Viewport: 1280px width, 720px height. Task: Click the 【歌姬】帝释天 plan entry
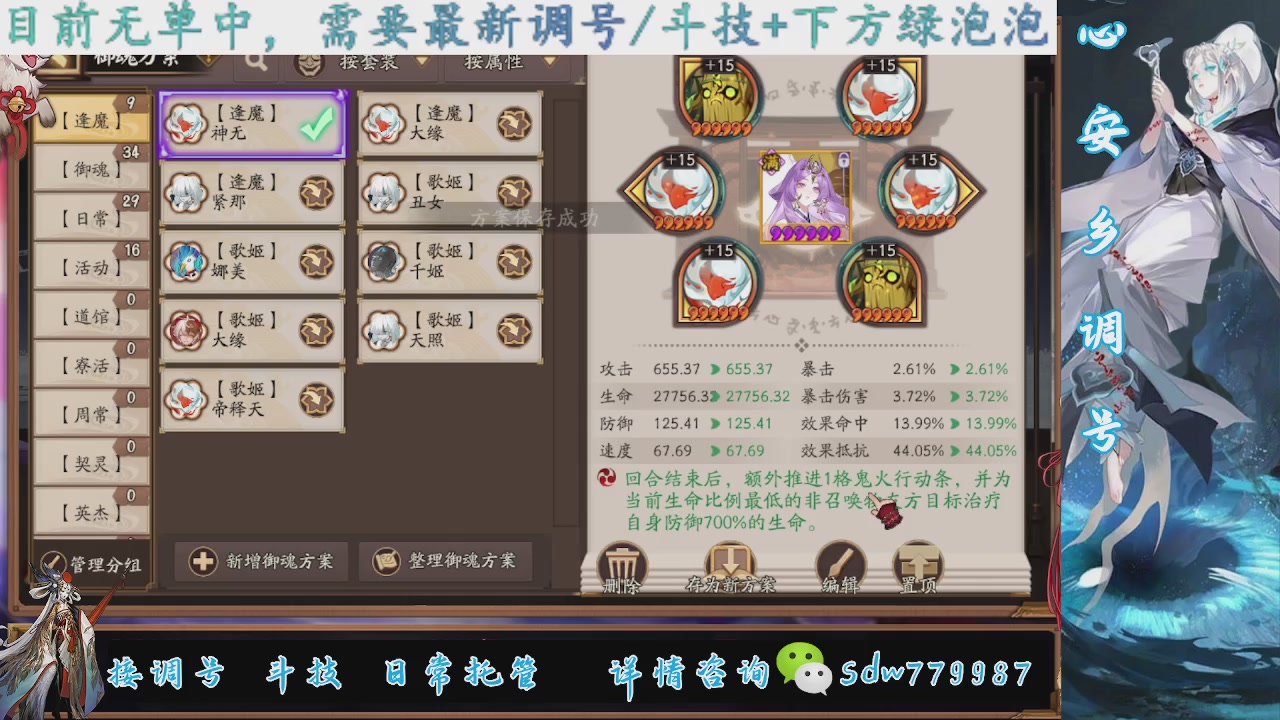click(x=252, y=400)
